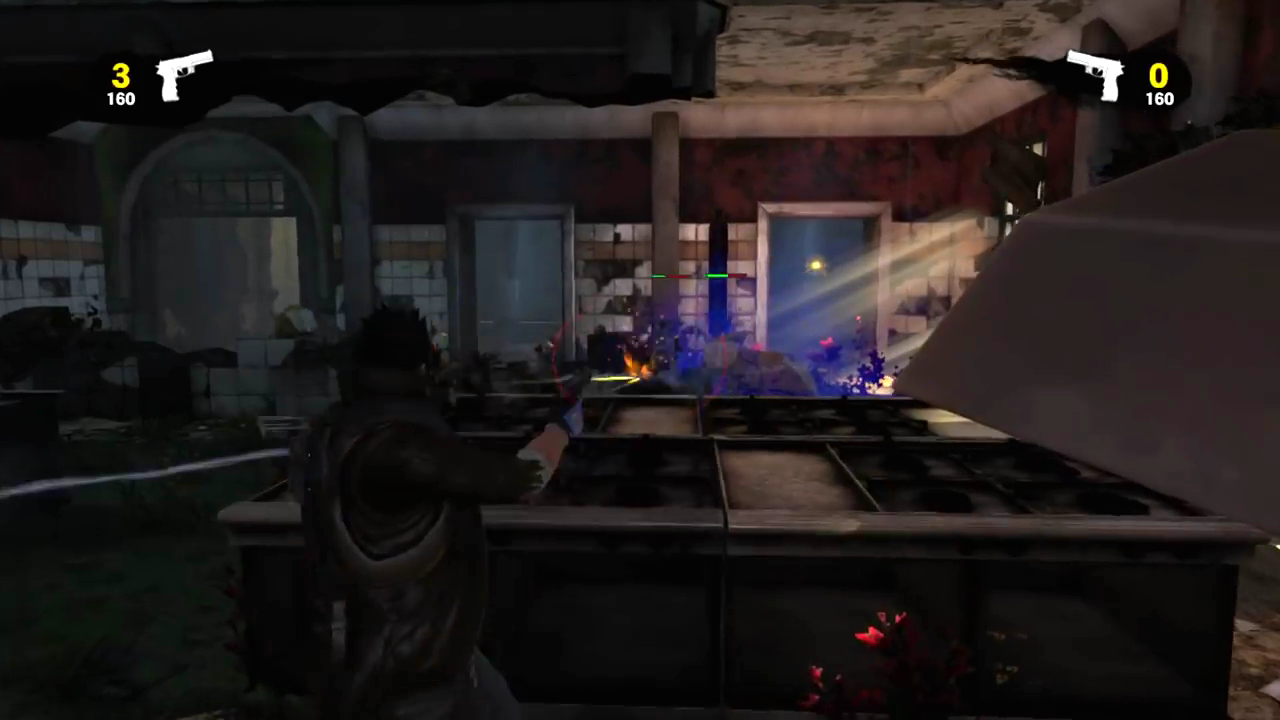Click the left pistol weapon icon
This screenshot has width=1280, height=720.
pyautogui.click(x=184, y=73)
